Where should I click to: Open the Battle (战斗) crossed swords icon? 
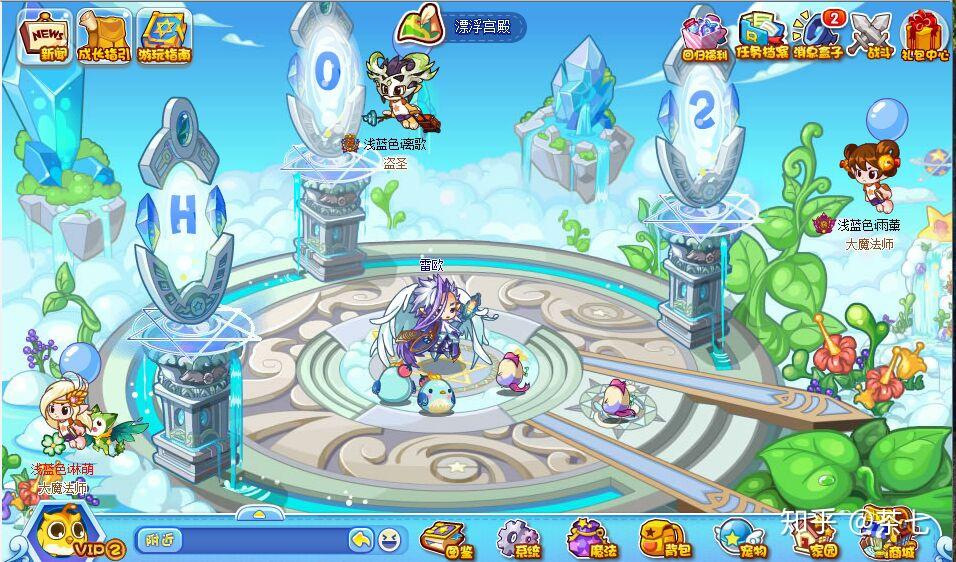pyautogui.click(x=869, y=35)
